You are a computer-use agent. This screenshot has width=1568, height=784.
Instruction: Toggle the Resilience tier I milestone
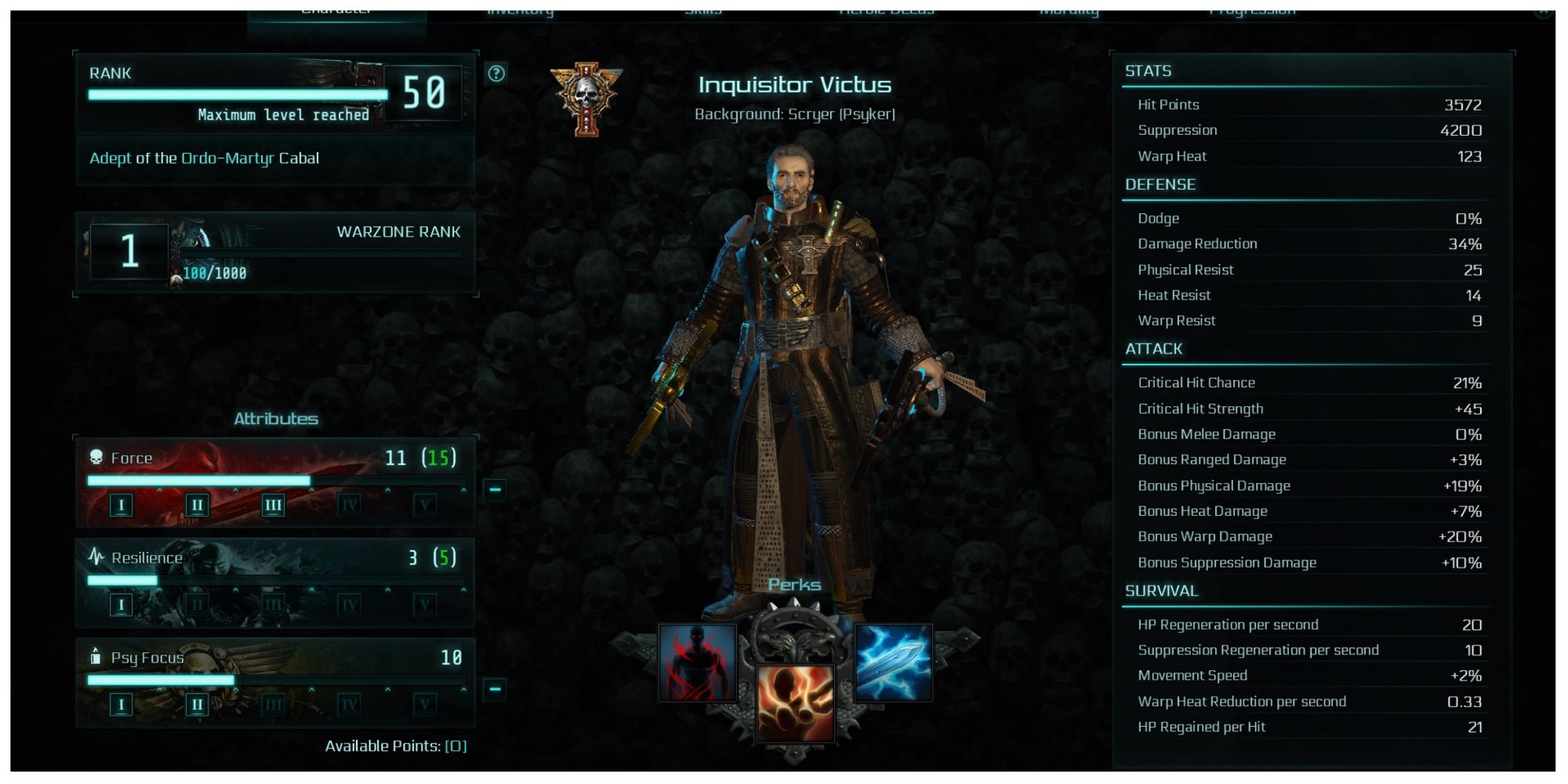tap(122, 604)
